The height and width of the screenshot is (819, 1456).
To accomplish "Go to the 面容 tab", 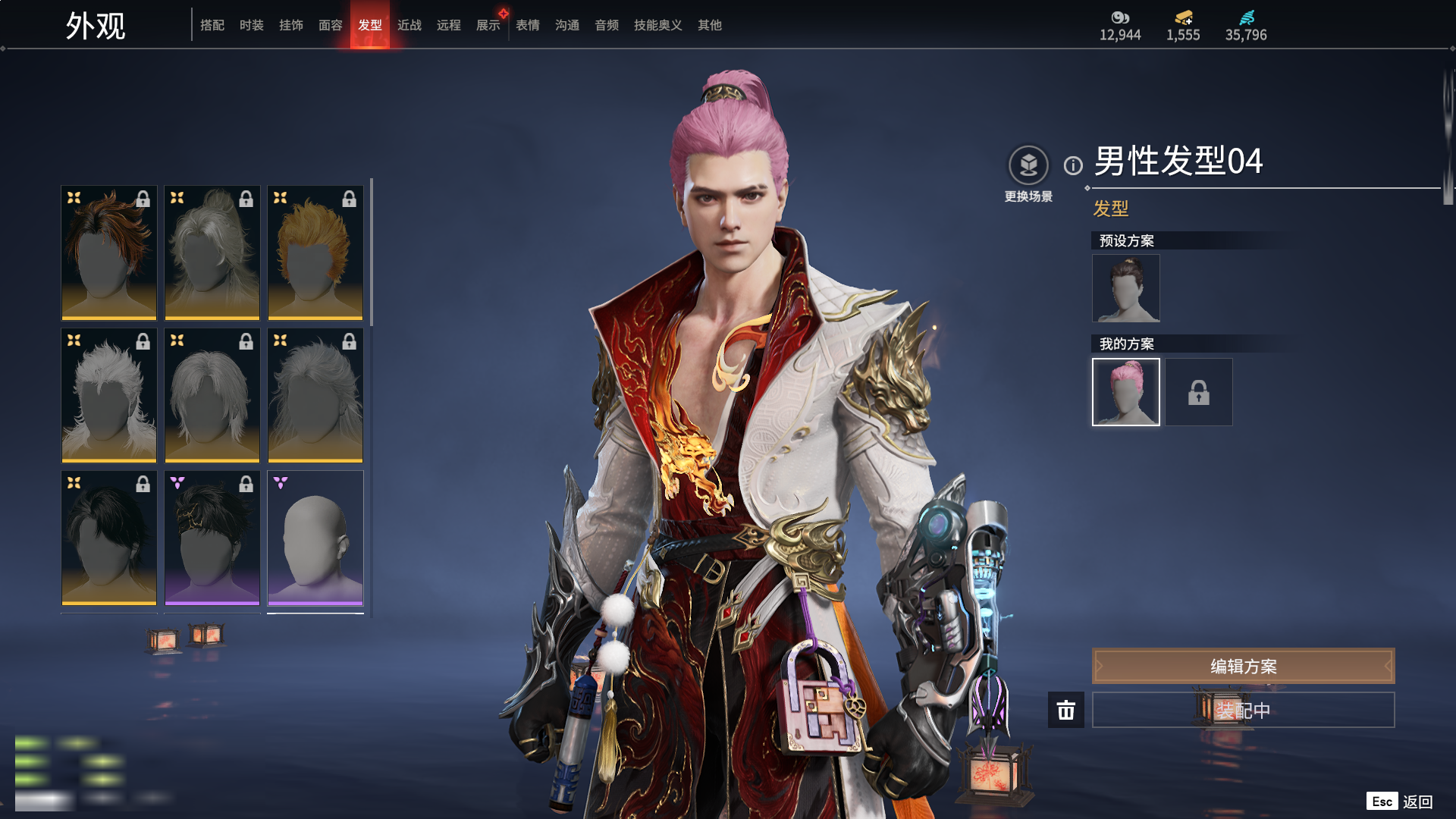I will click(330, 25).
